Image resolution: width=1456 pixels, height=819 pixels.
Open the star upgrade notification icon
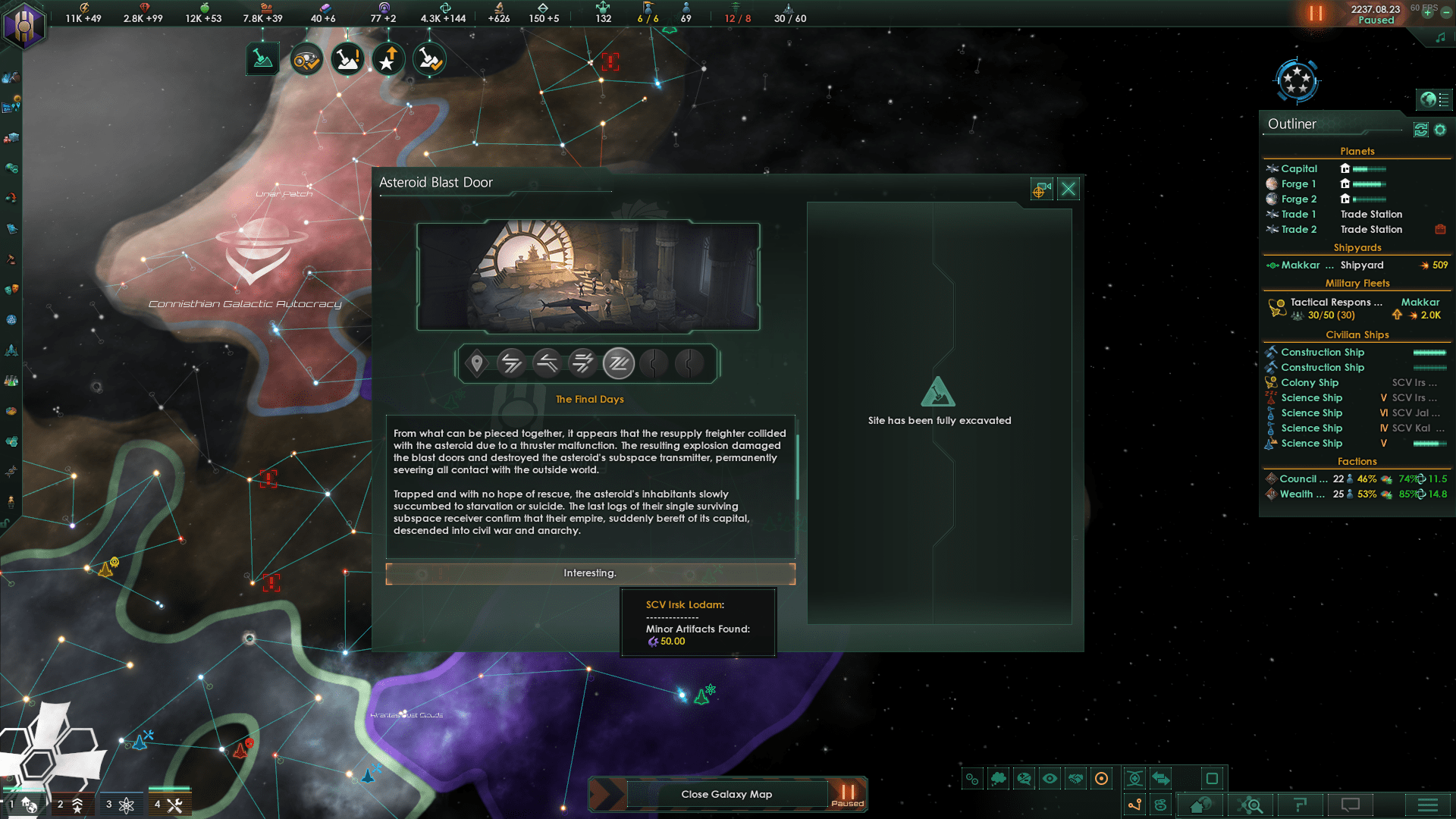point(388,59)
